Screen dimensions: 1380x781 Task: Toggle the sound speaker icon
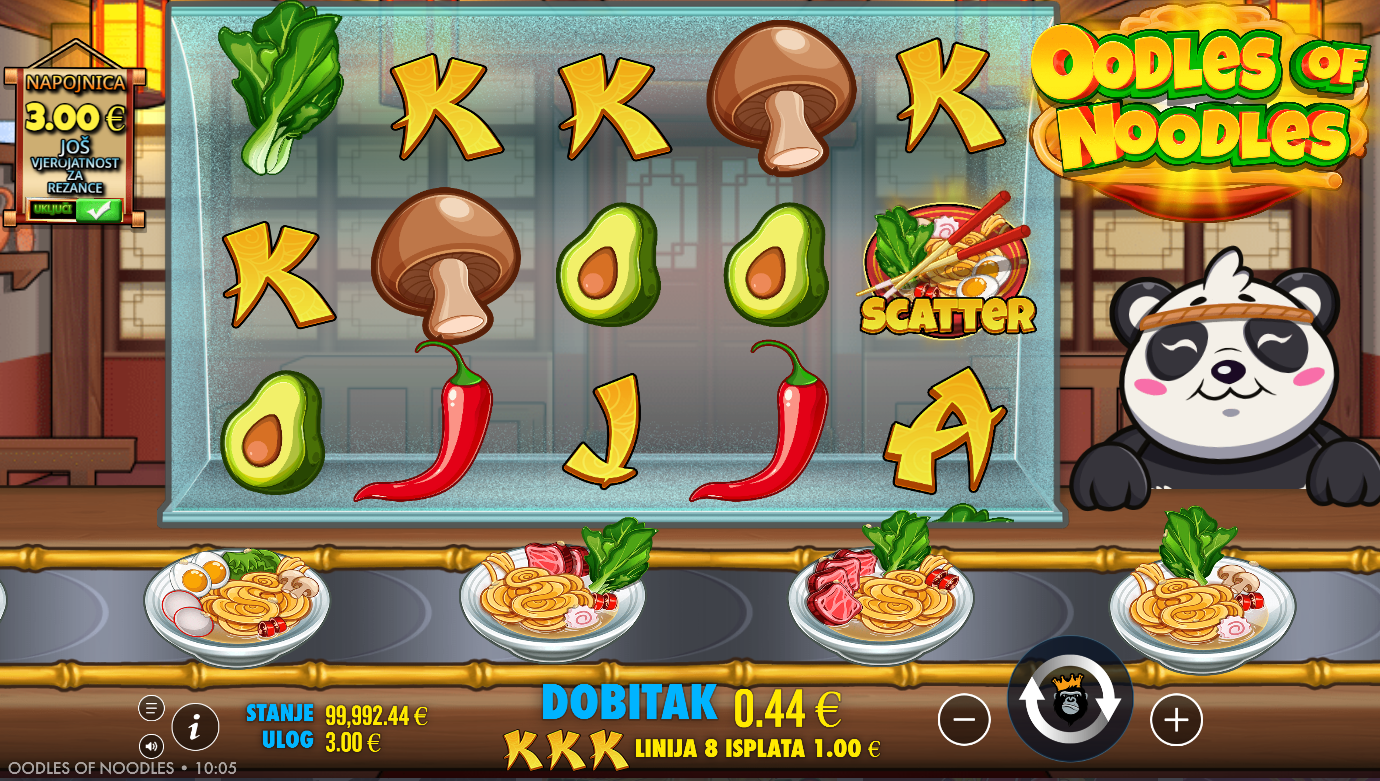(151, 745)
